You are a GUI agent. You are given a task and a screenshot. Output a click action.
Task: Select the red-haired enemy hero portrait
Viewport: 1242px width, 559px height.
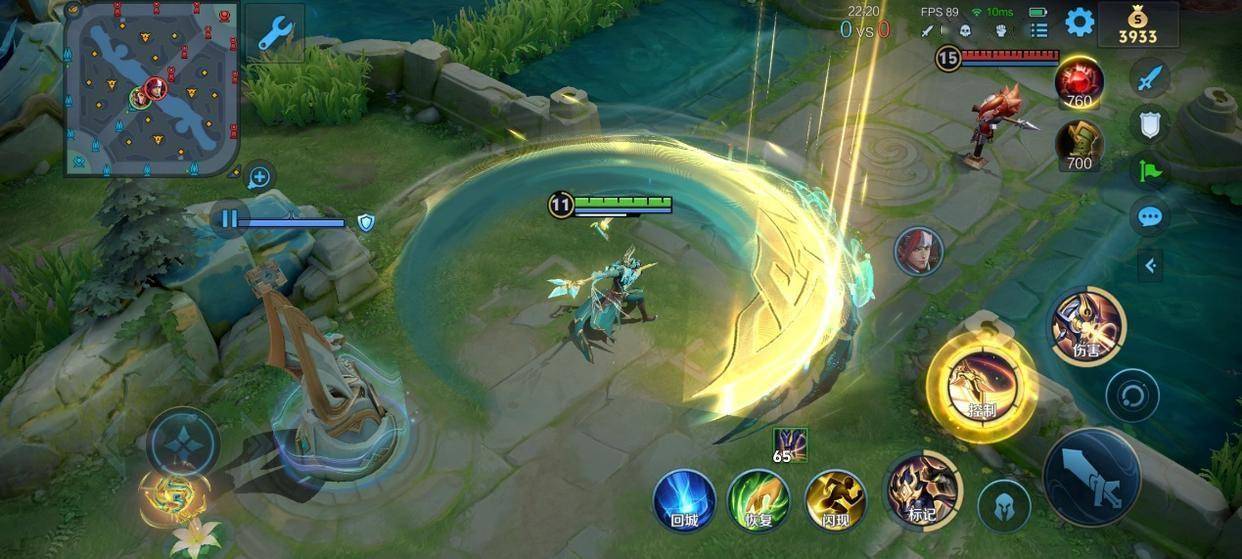pyautogui.click(x=918, y=251)
